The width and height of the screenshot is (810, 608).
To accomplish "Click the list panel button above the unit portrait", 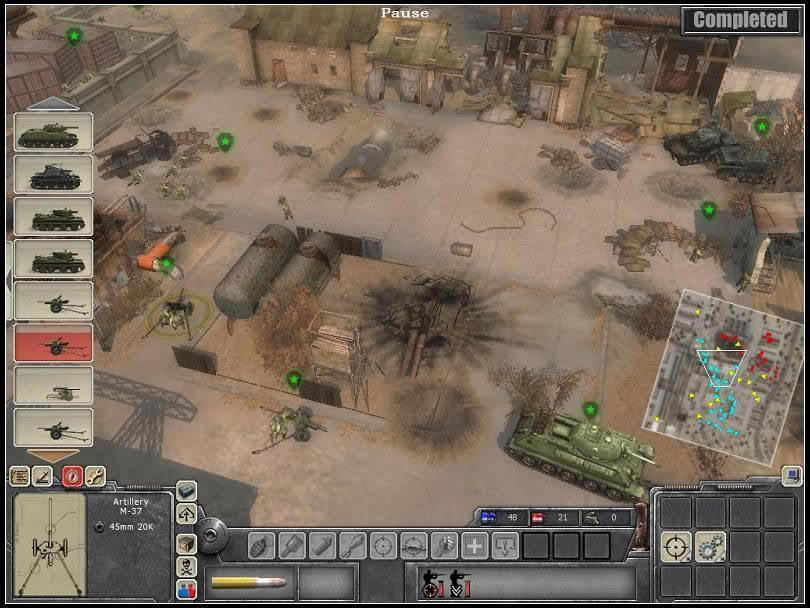I will click(x=19, y=476).
